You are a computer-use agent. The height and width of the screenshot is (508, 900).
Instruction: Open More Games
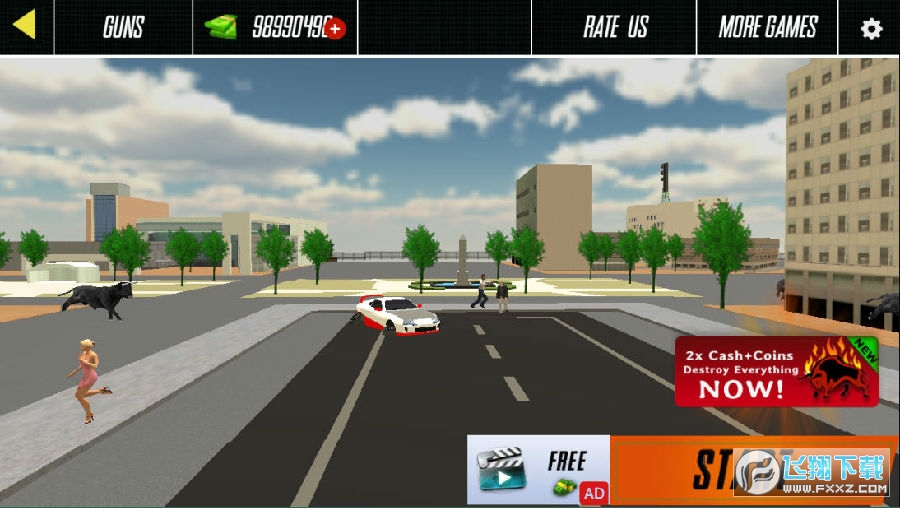(x=767, y=27)
